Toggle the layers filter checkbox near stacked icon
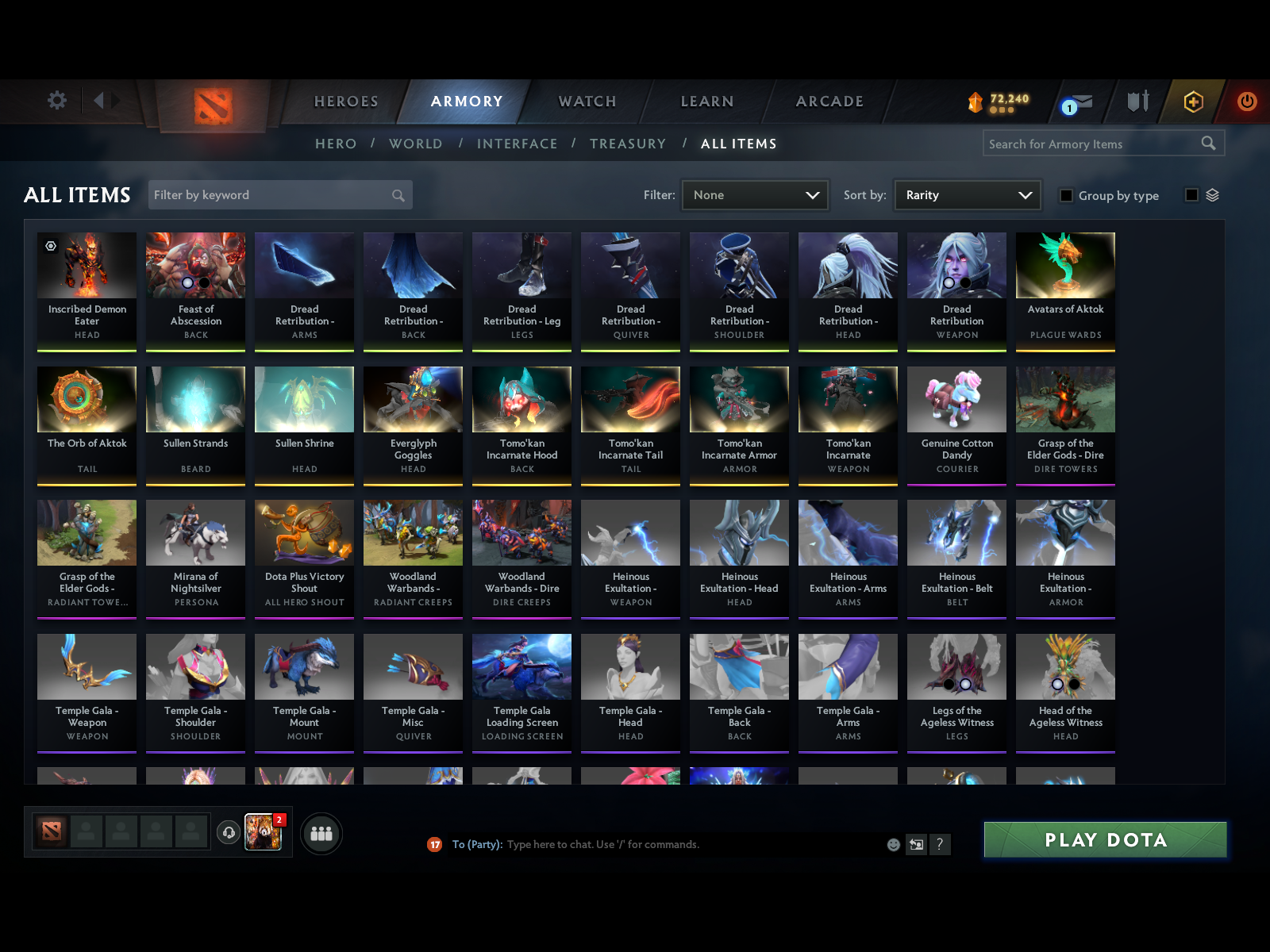 (x=1190, y=194)
